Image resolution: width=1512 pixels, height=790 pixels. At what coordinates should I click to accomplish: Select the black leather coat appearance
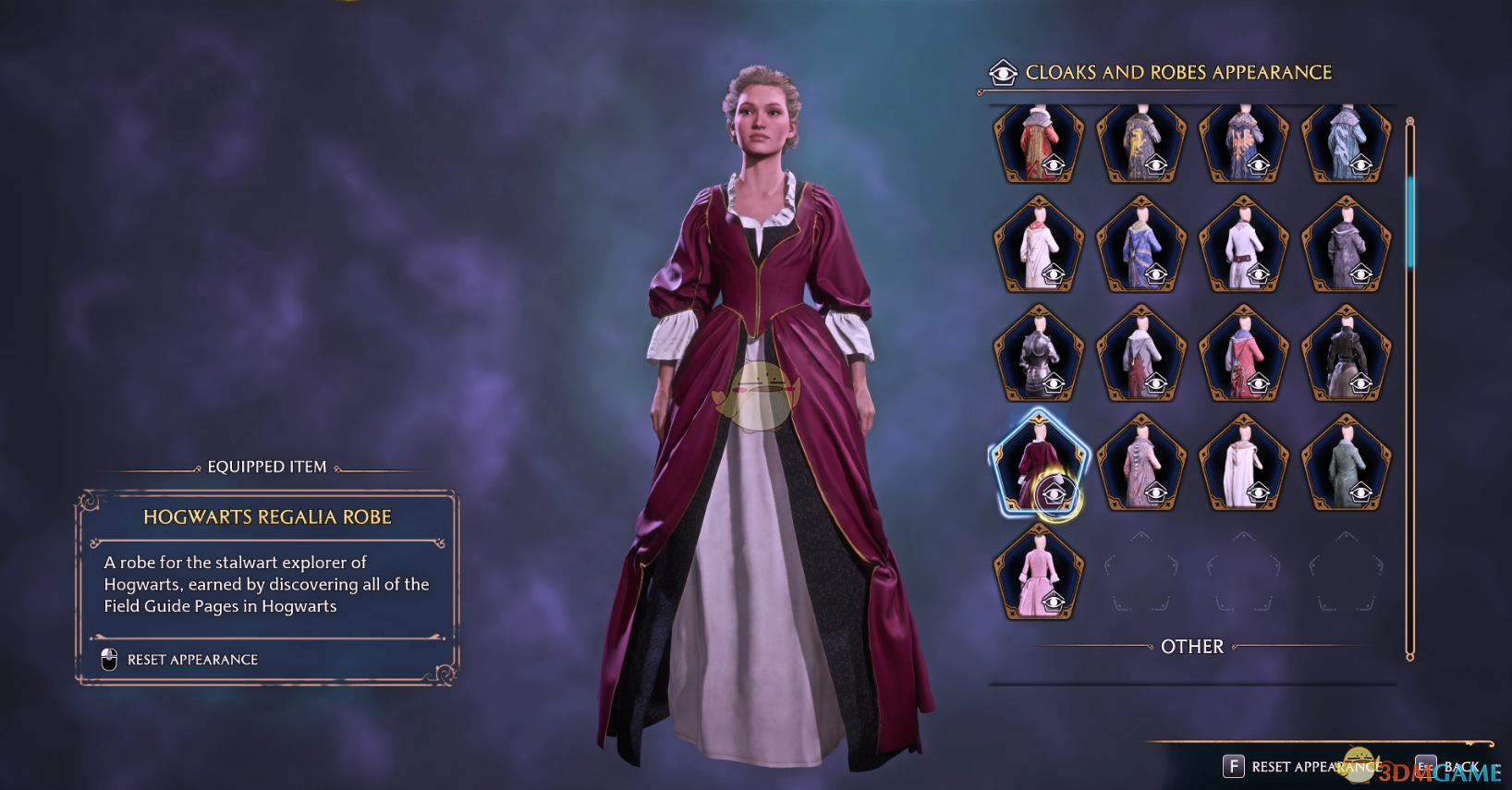pyautogui.click(x=1347, y=355)
